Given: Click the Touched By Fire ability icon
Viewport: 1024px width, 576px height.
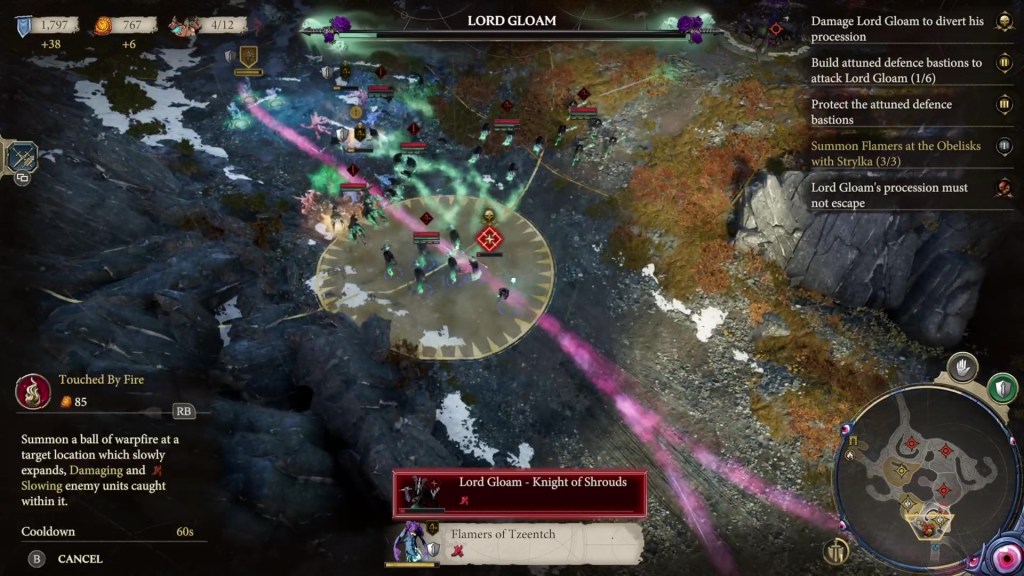Looking at the screenshot, I should coord(33,391).
